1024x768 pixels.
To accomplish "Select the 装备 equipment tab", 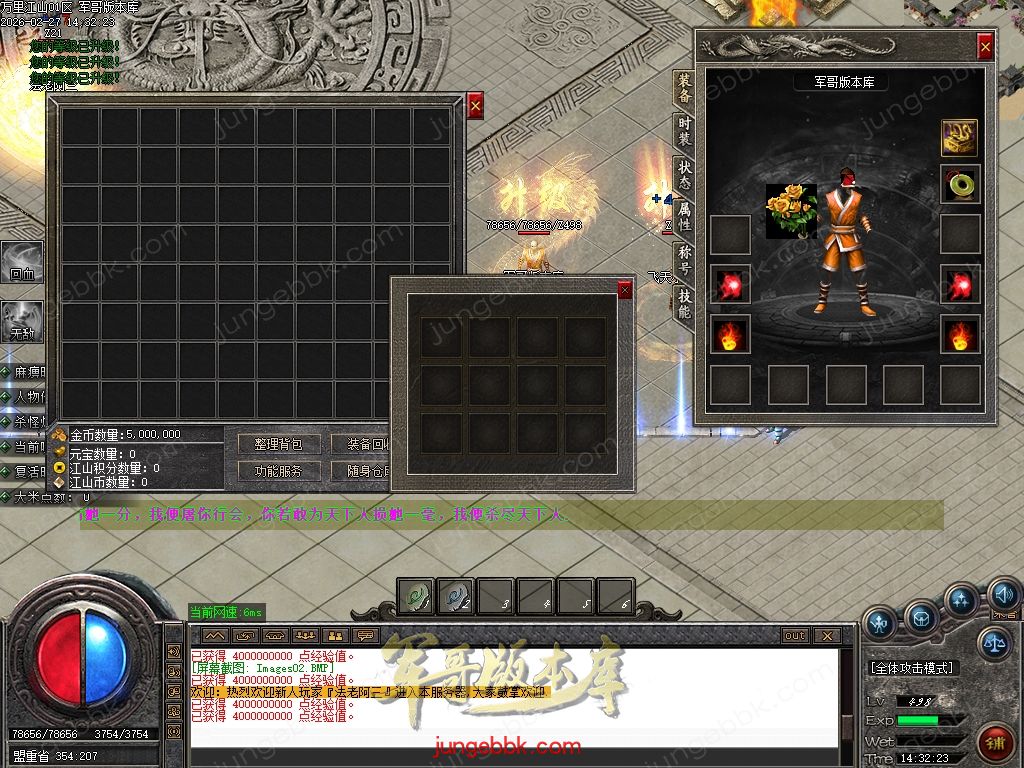I will click(684, 88).
